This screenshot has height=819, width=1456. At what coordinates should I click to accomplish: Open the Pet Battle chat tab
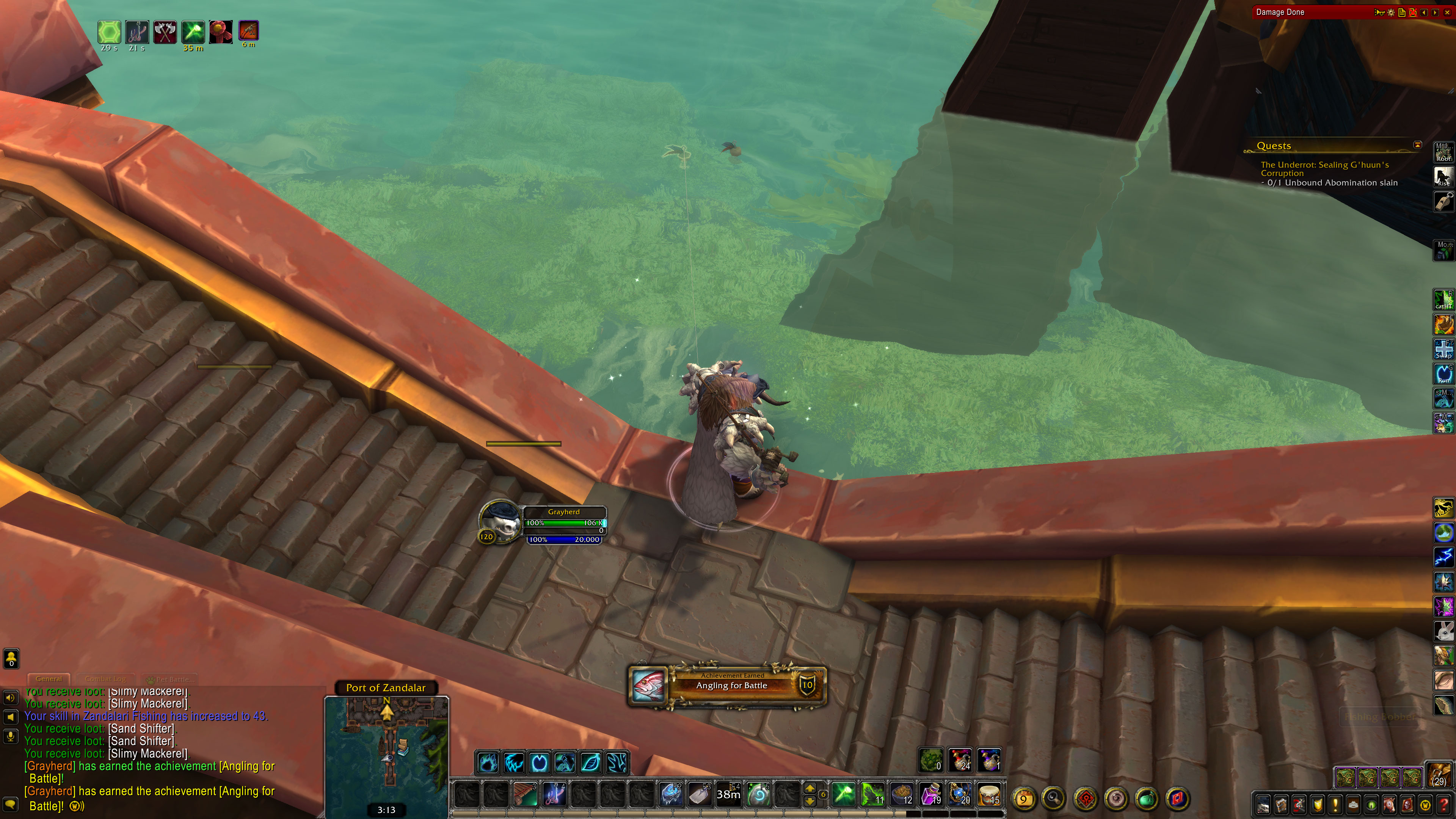click(170, 679)
